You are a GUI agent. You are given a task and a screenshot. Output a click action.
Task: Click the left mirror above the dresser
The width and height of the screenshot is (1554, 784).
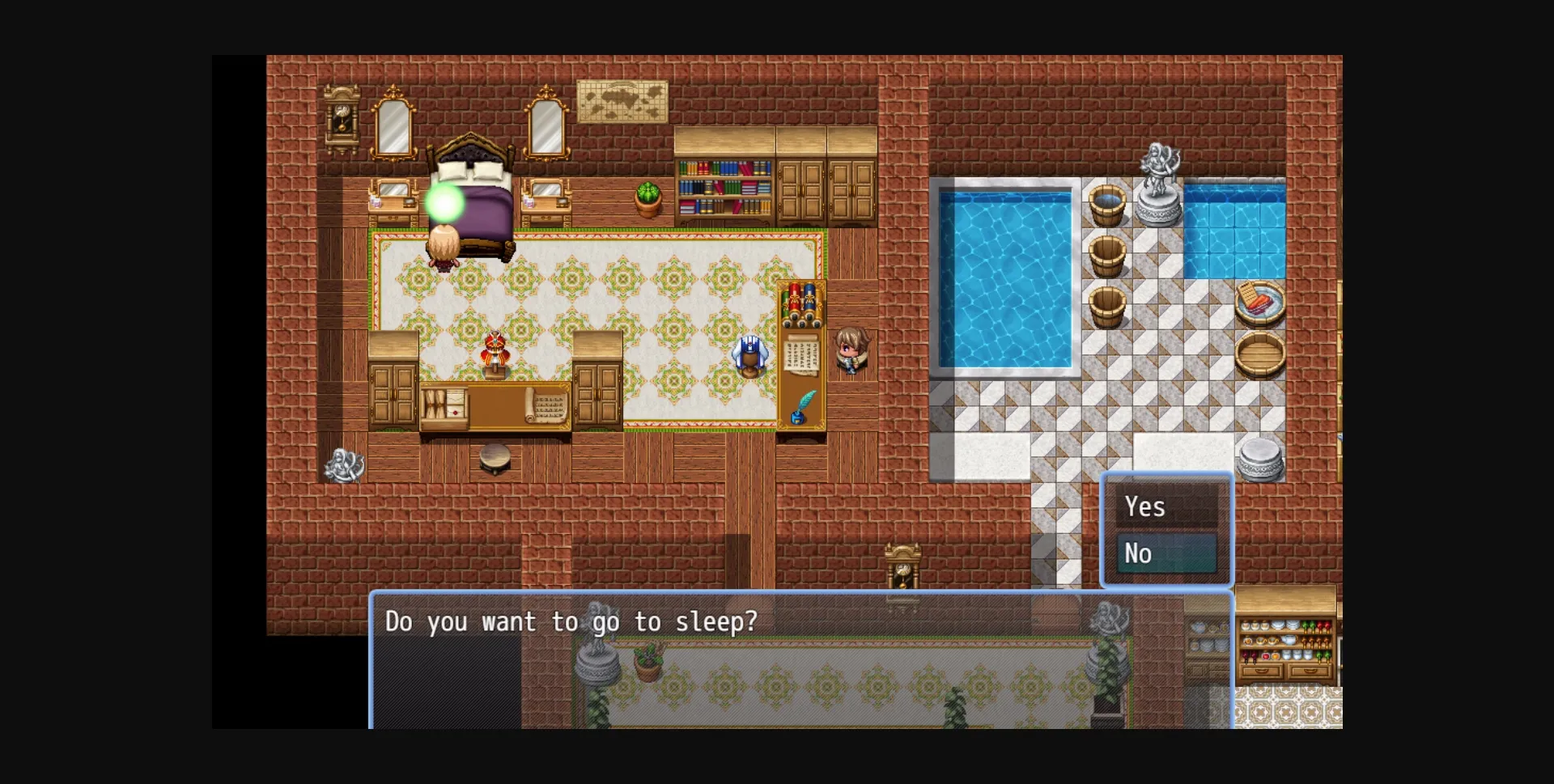(394, 125)
